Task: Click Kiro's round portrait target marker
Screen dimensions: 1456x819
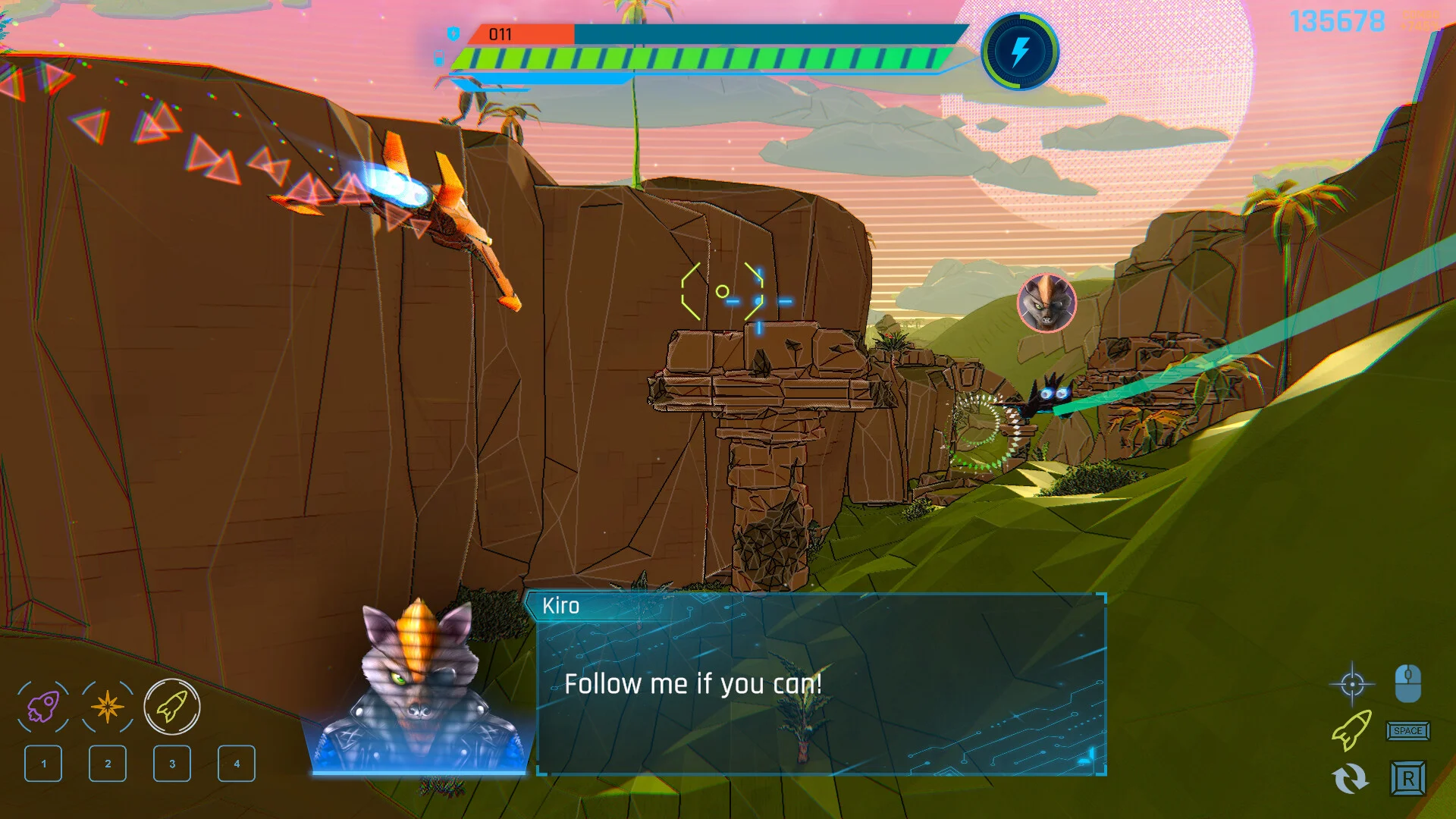Action: coord(1046,303)
